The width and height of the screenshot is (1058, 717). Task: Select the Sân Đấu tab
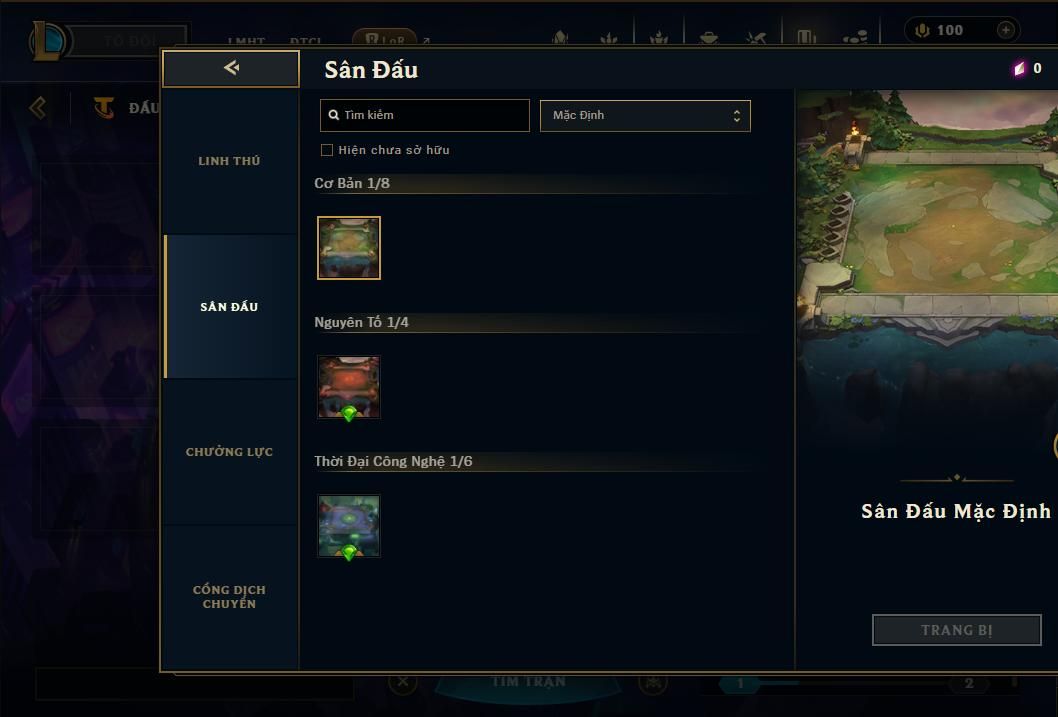click(x=229, y=307)
